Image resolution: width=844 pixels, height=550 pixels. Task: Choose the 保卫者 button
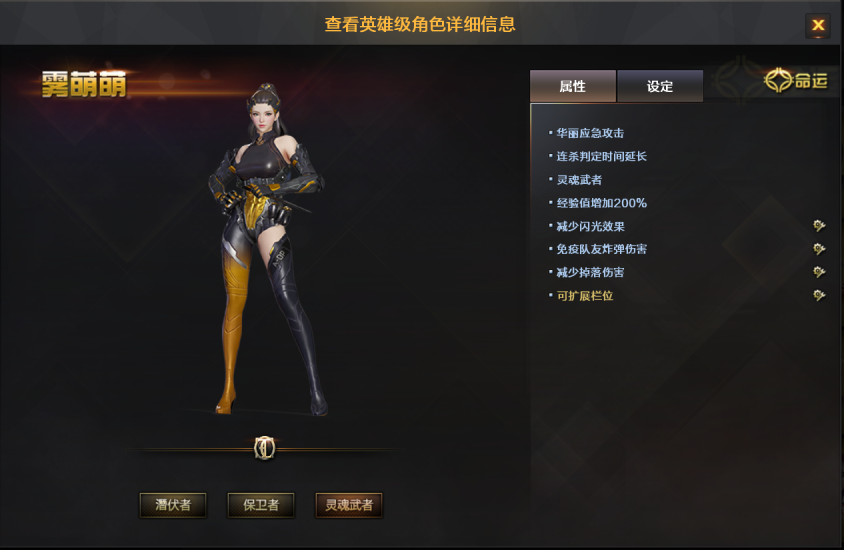[x=261, y=505]
